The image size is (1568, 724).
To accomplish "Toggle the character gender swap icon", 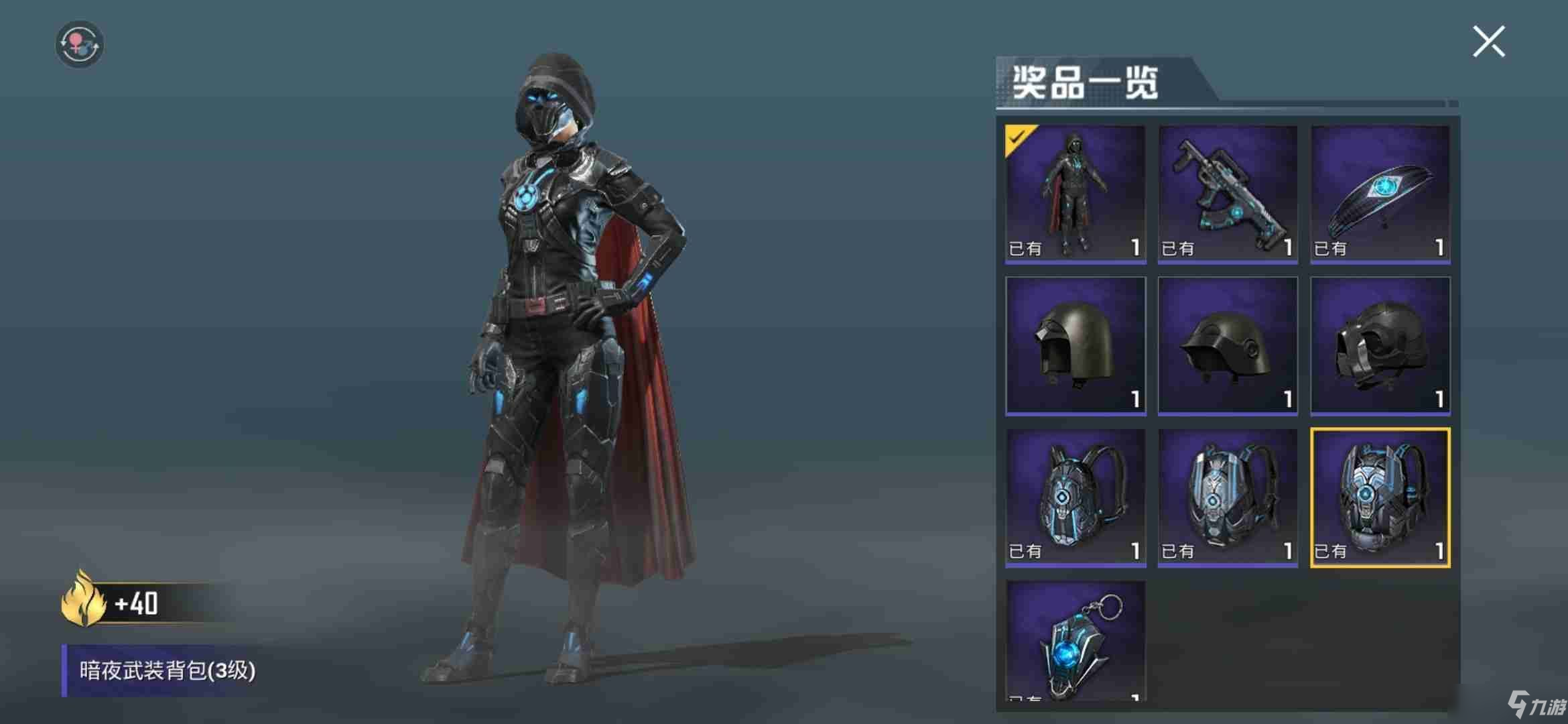I will click(x=79, y=44).
